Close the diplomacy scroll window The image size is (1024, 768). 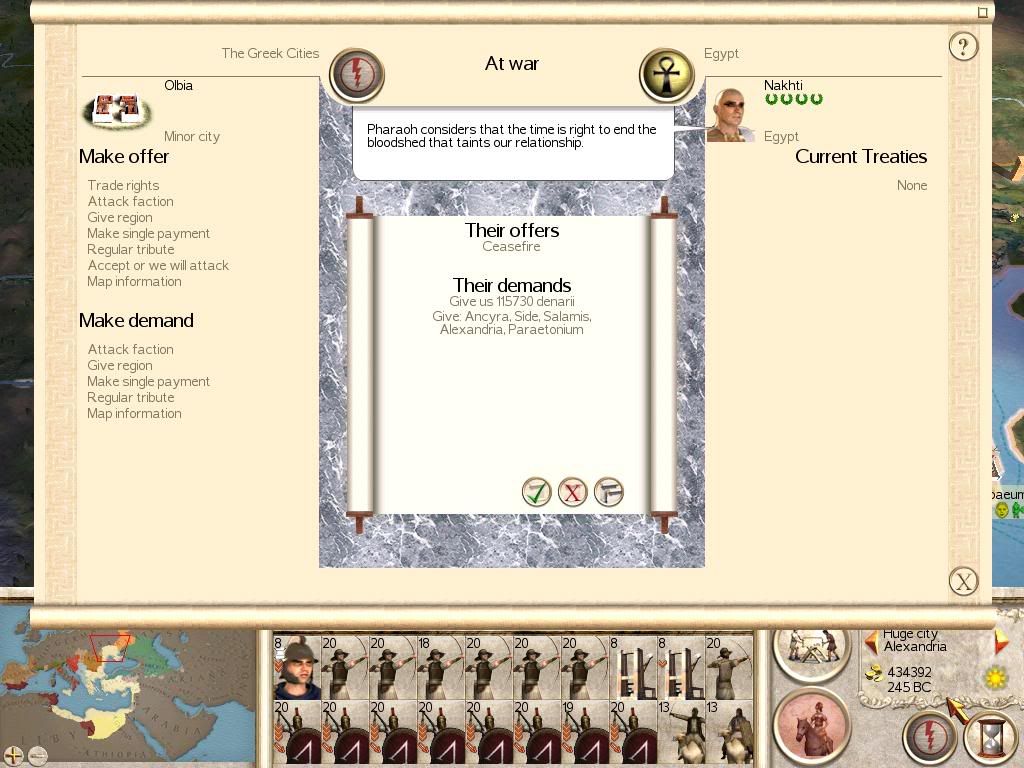pos(963,581)
